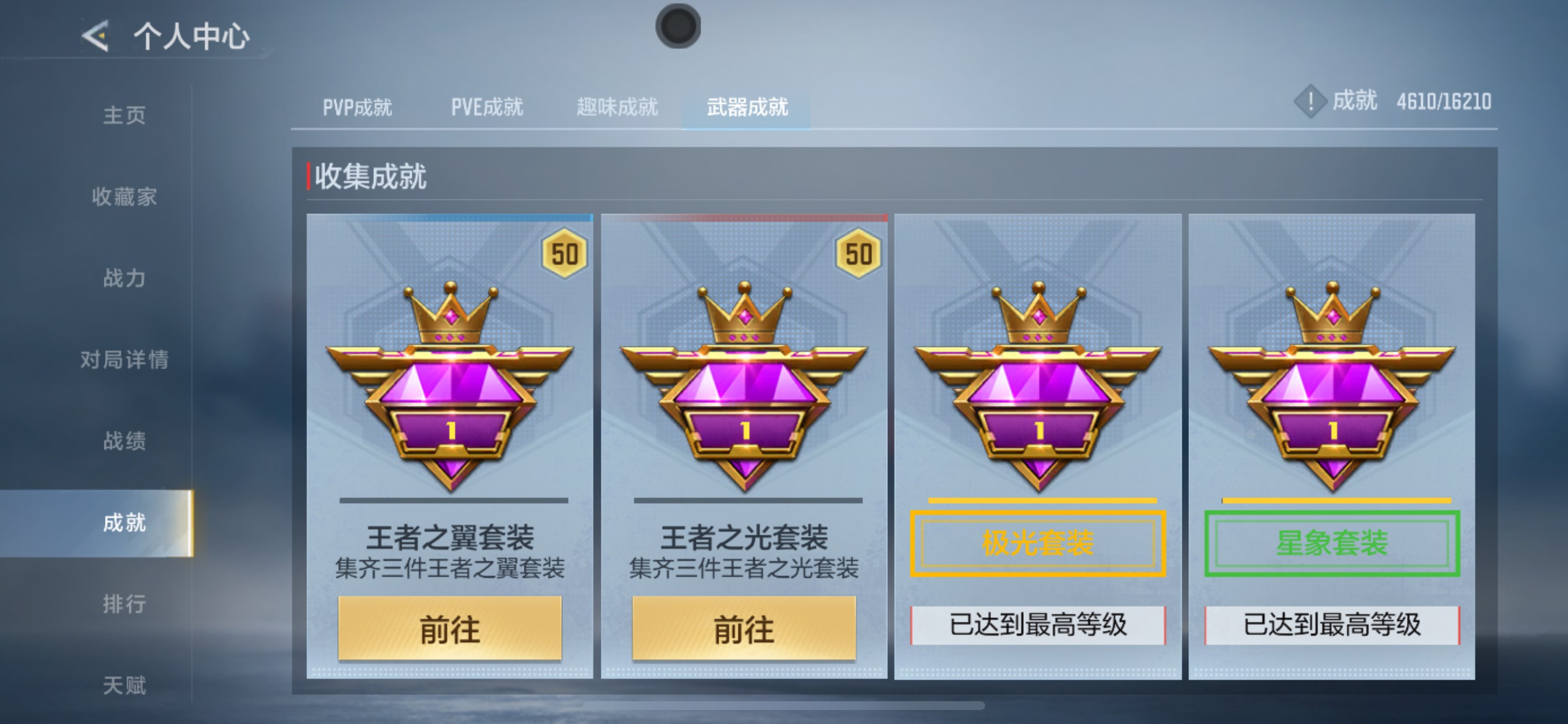
Task: Select the 成就 sidebar entry
Action: (126, 522)
